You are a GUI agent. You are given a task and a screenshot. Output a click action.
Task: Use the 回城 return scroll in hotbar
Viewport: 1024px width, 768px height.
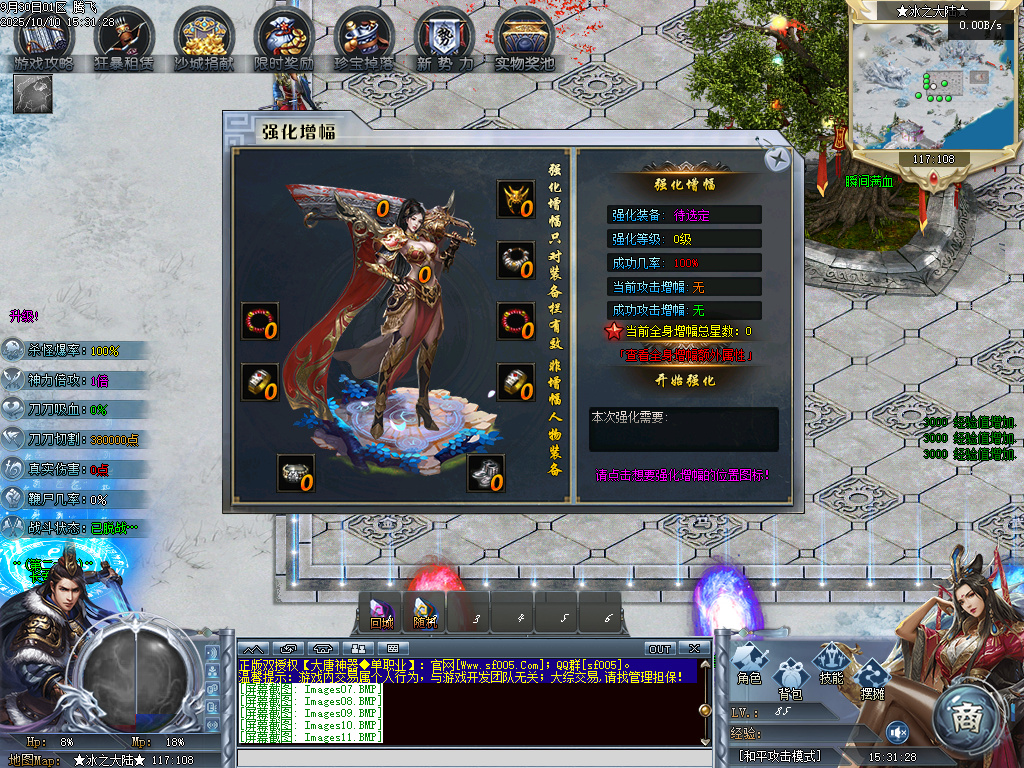381,611
